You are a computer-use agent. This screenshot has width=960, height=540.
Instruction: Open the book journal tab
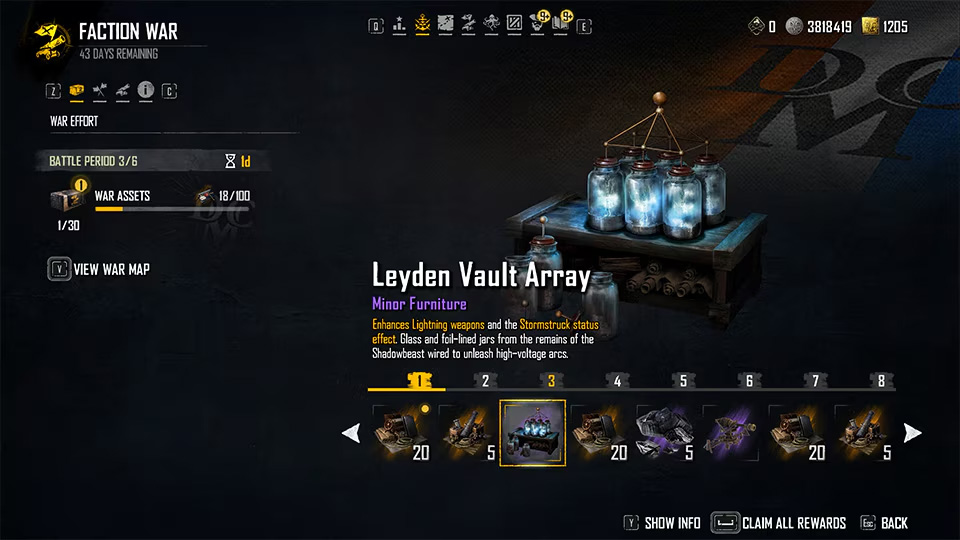560,22
